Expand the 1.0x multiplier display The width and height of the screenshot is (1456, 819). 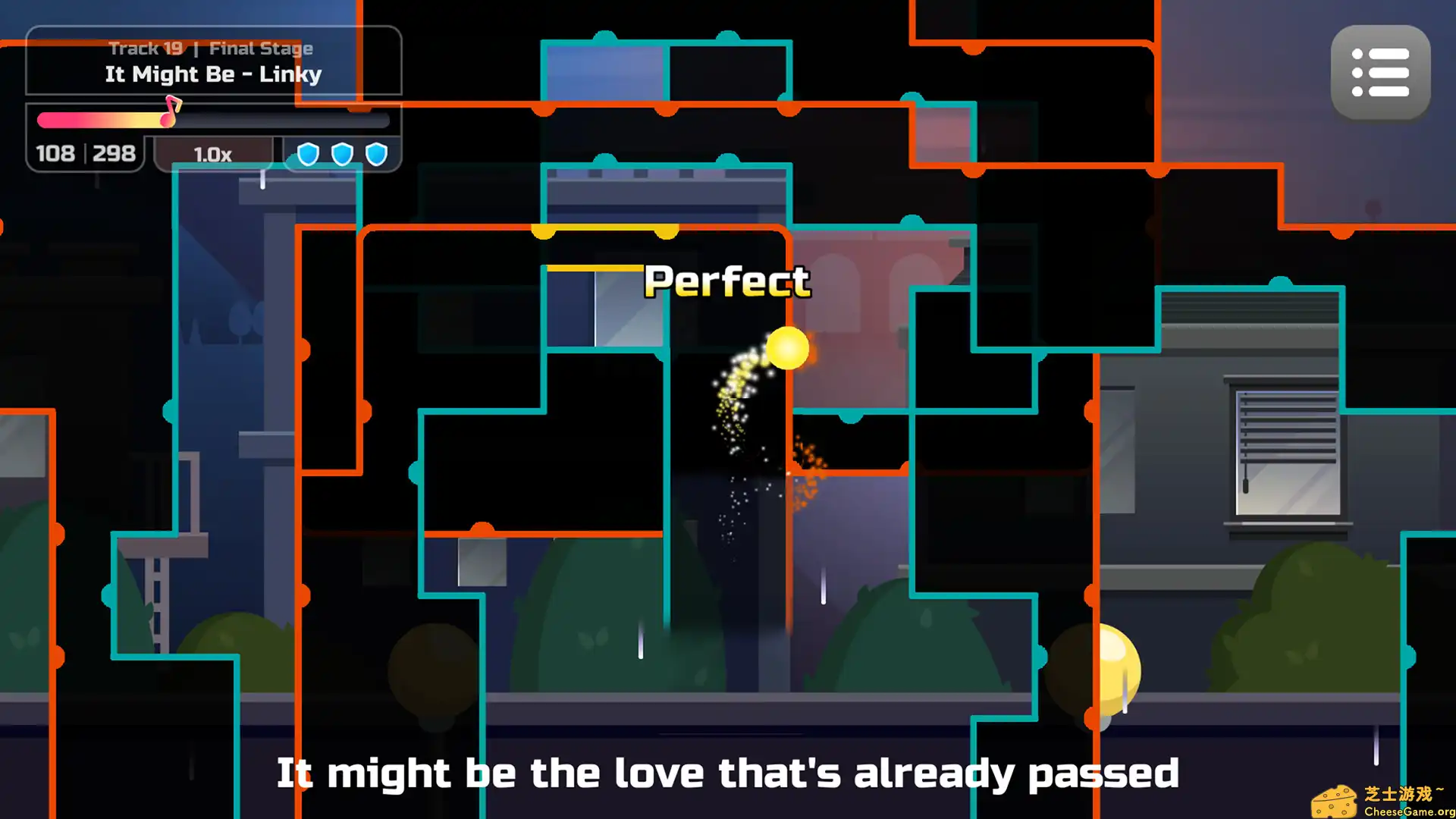(212, 155)
